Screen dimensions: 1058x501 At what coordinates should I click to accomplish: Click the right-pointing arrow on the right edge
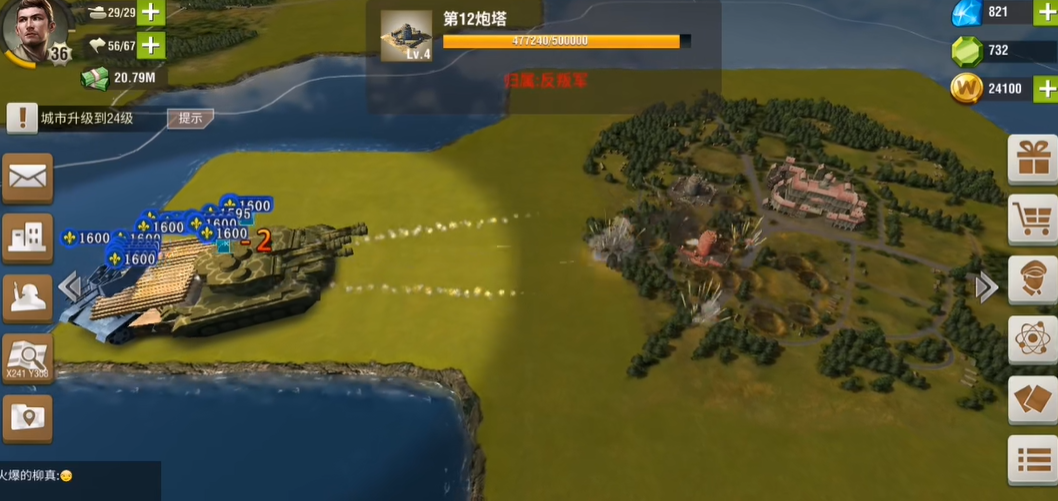coord(987,288)
